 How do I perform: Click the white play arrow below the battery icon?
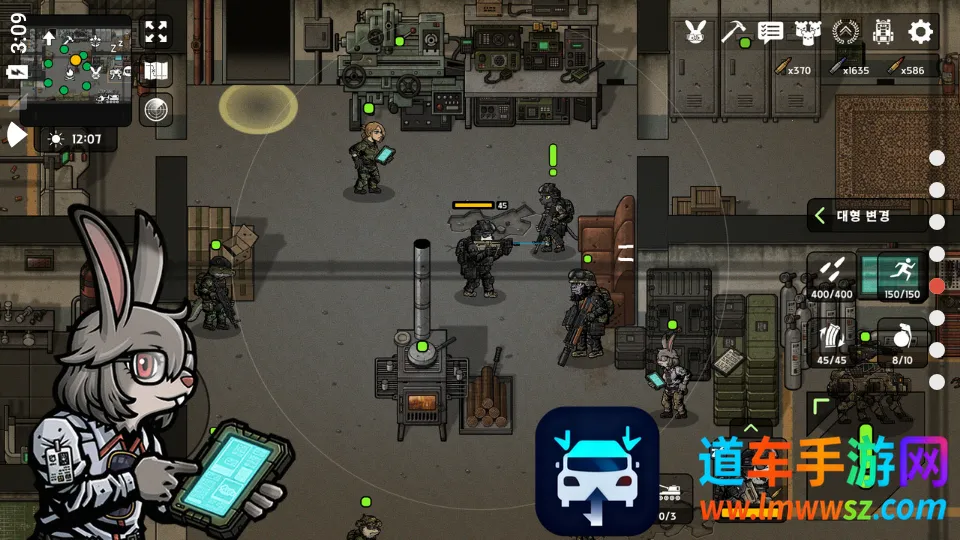[16, 136]
